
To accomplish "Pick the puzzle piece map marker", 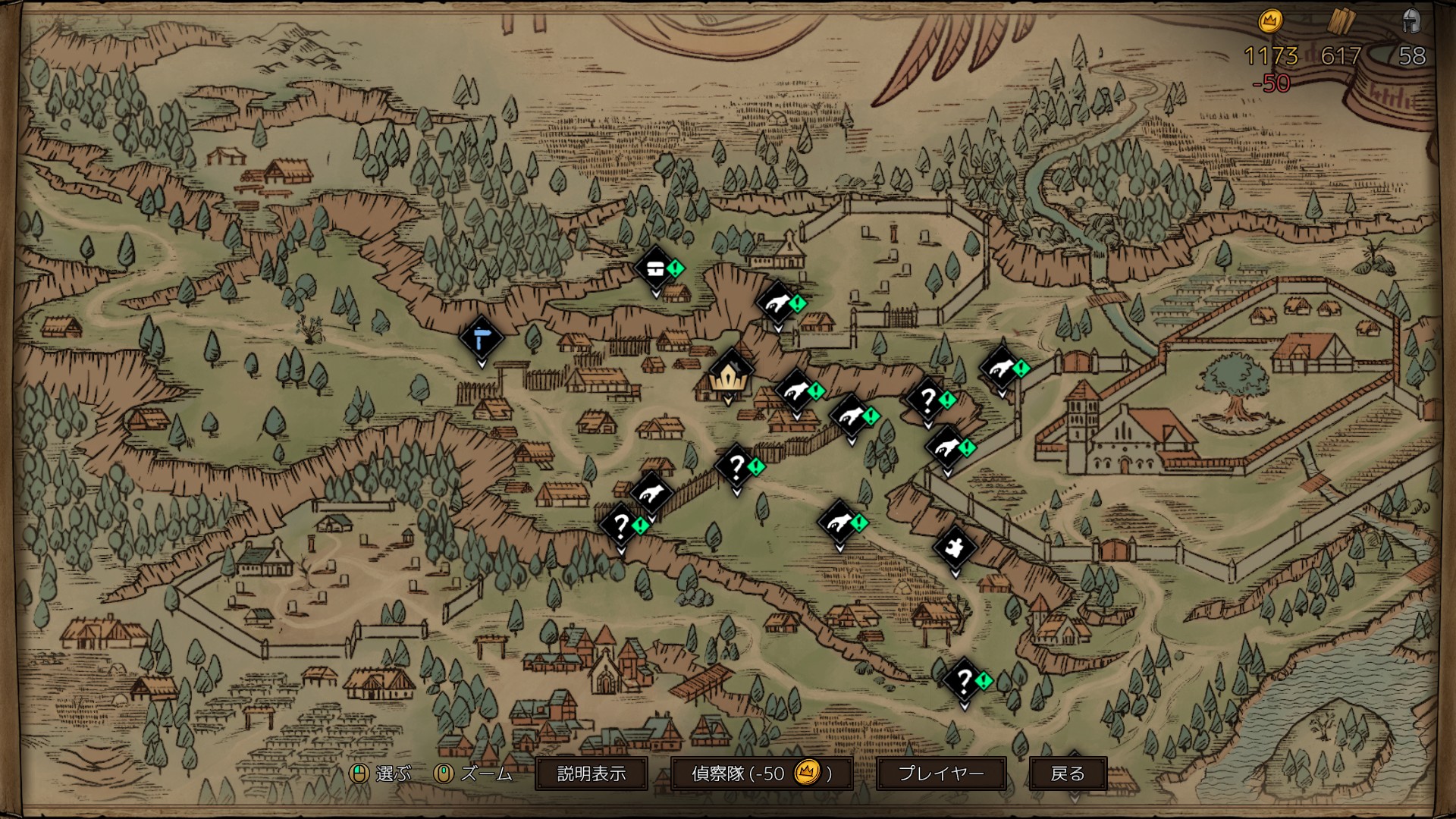I will (x=954, y=546).
